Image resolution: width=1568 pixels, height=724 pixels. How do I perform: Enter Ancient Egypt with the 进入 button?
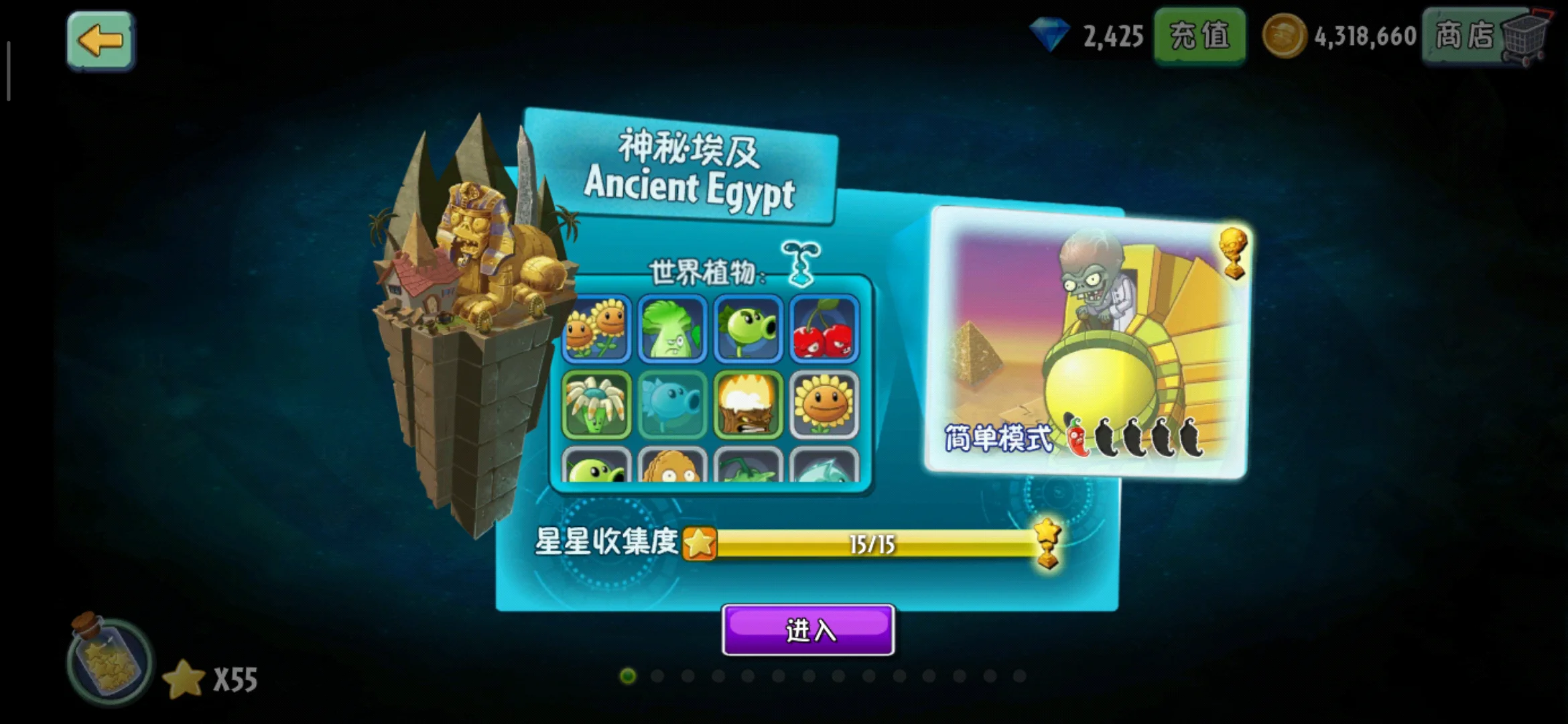(808, 630)
